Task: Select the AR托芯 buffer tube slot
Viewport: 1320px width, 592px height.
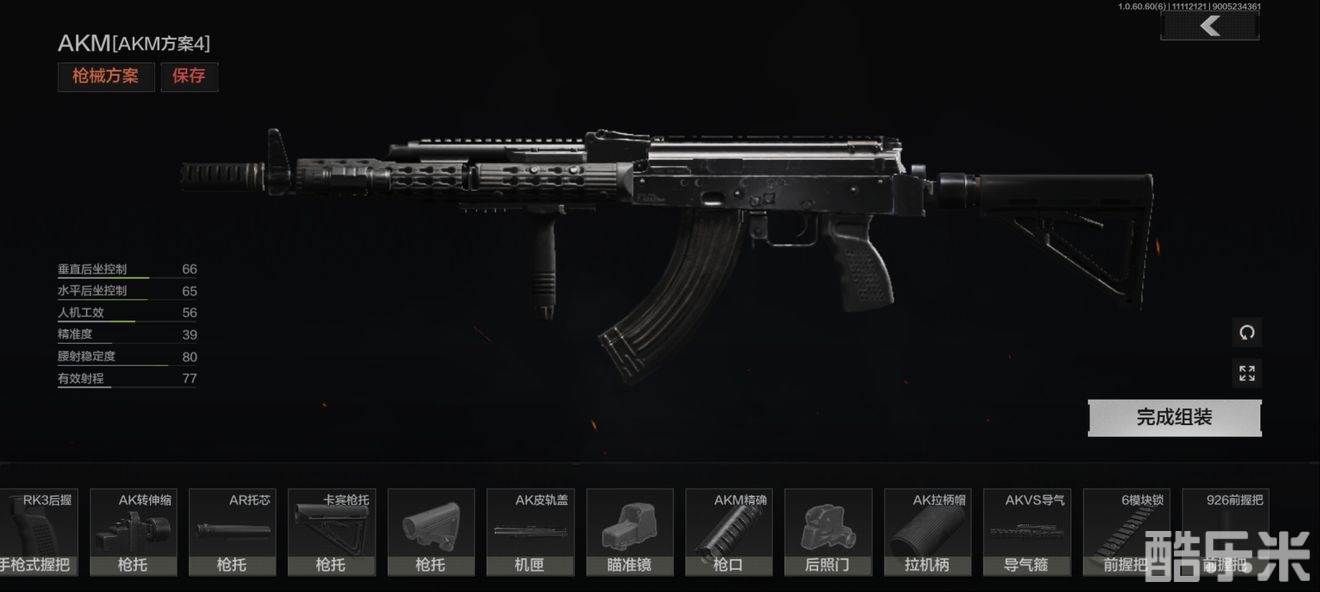Action: point(232,532)
